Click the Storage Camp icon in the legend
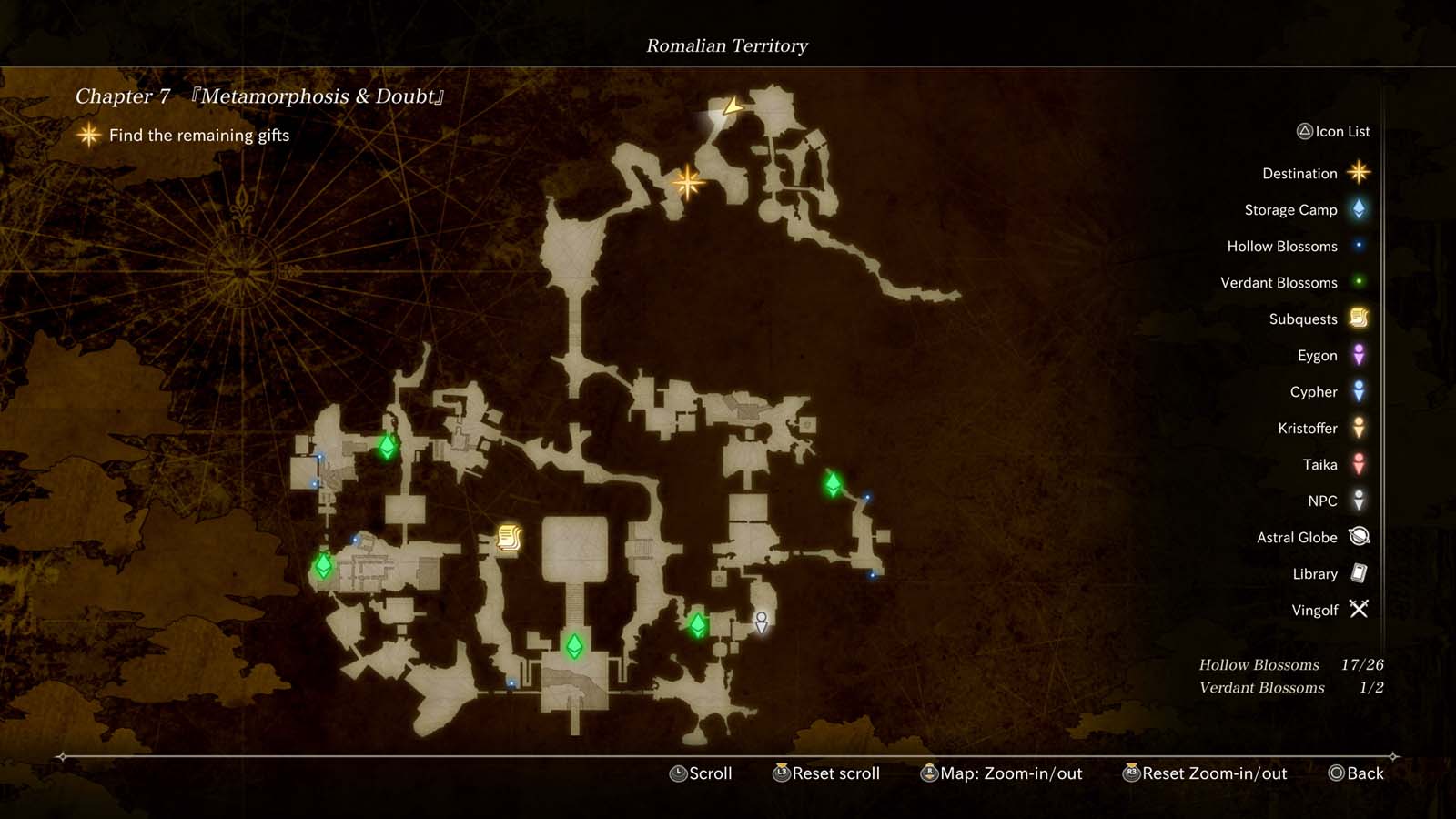Viewport: 1456px width, 819px height. coord(1357,209)
